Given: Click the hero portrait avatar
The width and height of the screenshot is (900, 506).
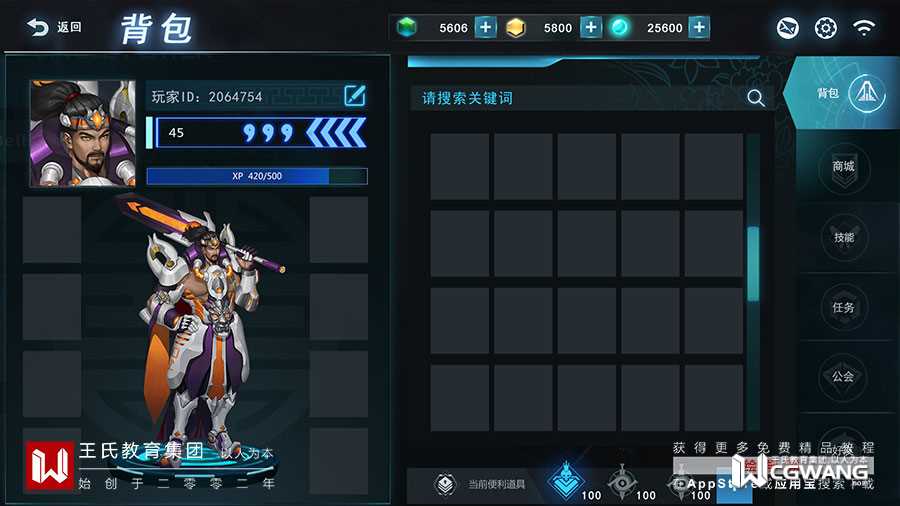Looking at the screenshot, I should point(82,133).
